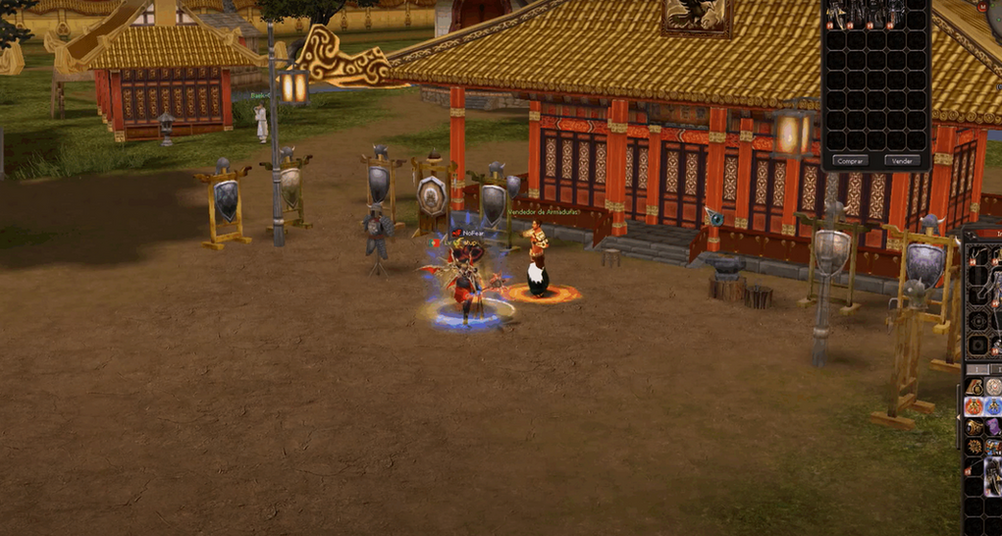This screenshot has width=1002, height=536.
Task: Open the first inventory page tab
Action: point(975,369)
